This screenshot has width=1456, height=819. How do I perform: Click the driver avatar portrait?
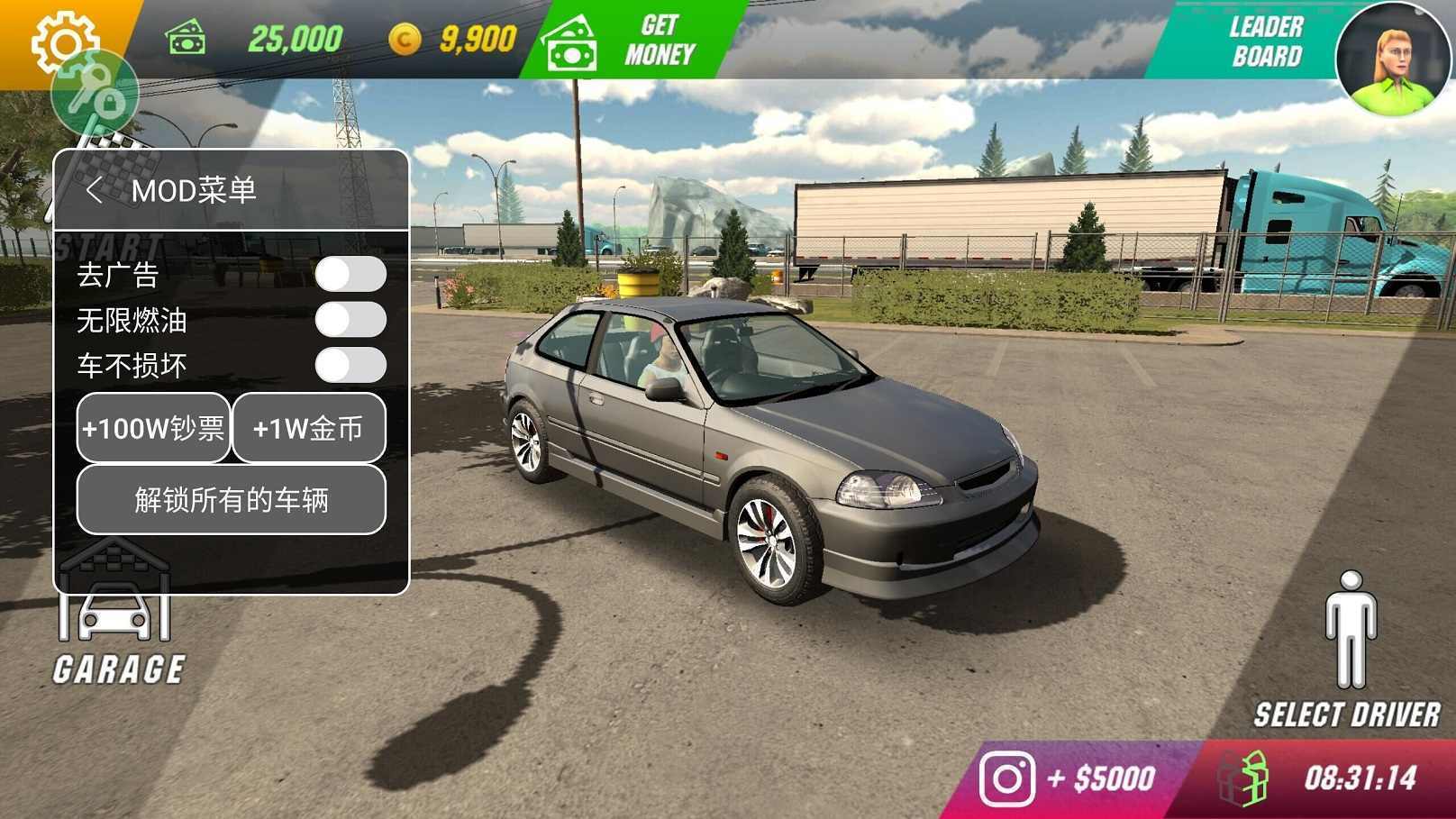coord(1392,58)
